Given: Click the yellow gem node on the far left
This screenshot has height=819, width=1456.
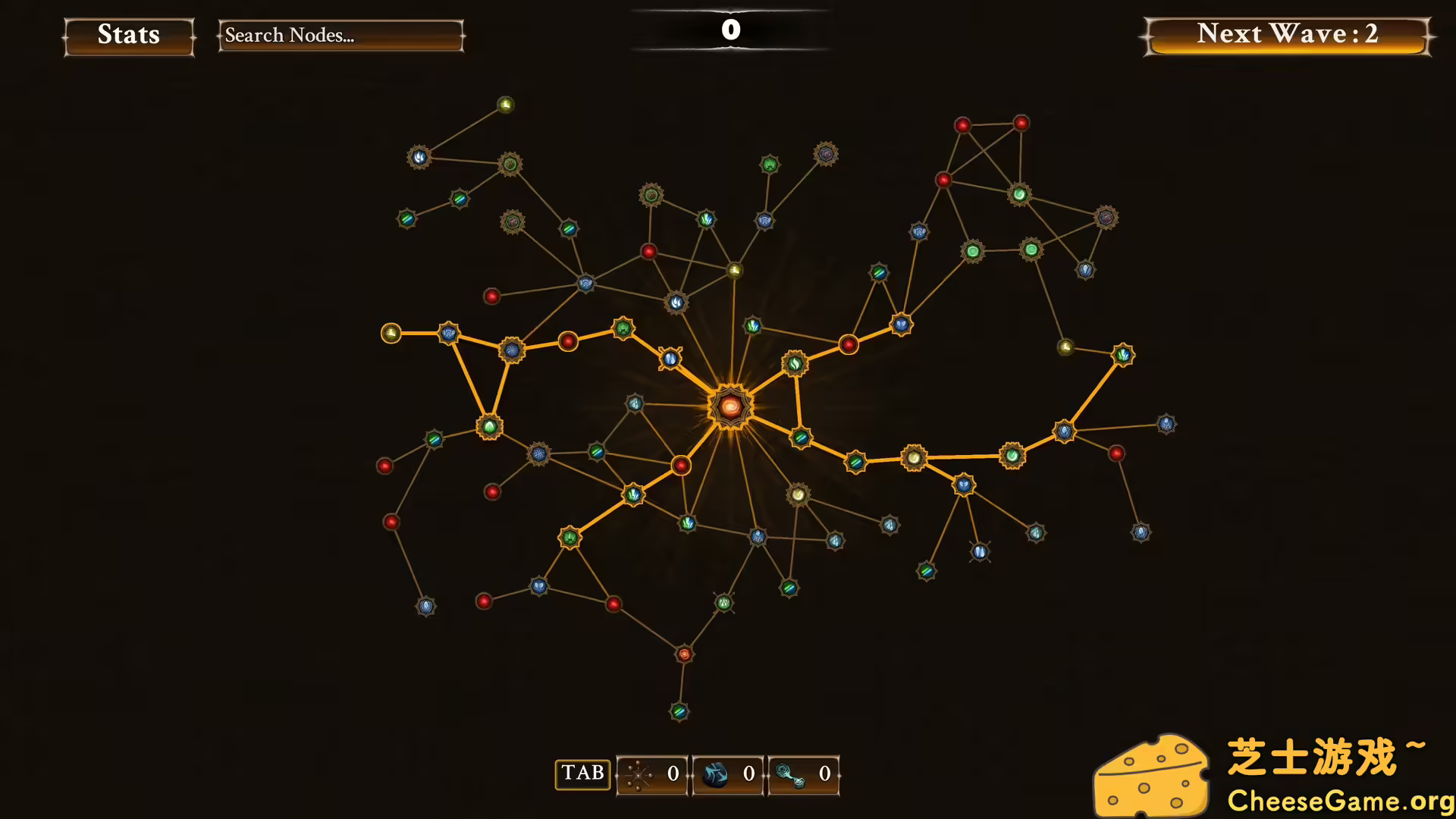Looking at the screenshot, I should (391, 334).
